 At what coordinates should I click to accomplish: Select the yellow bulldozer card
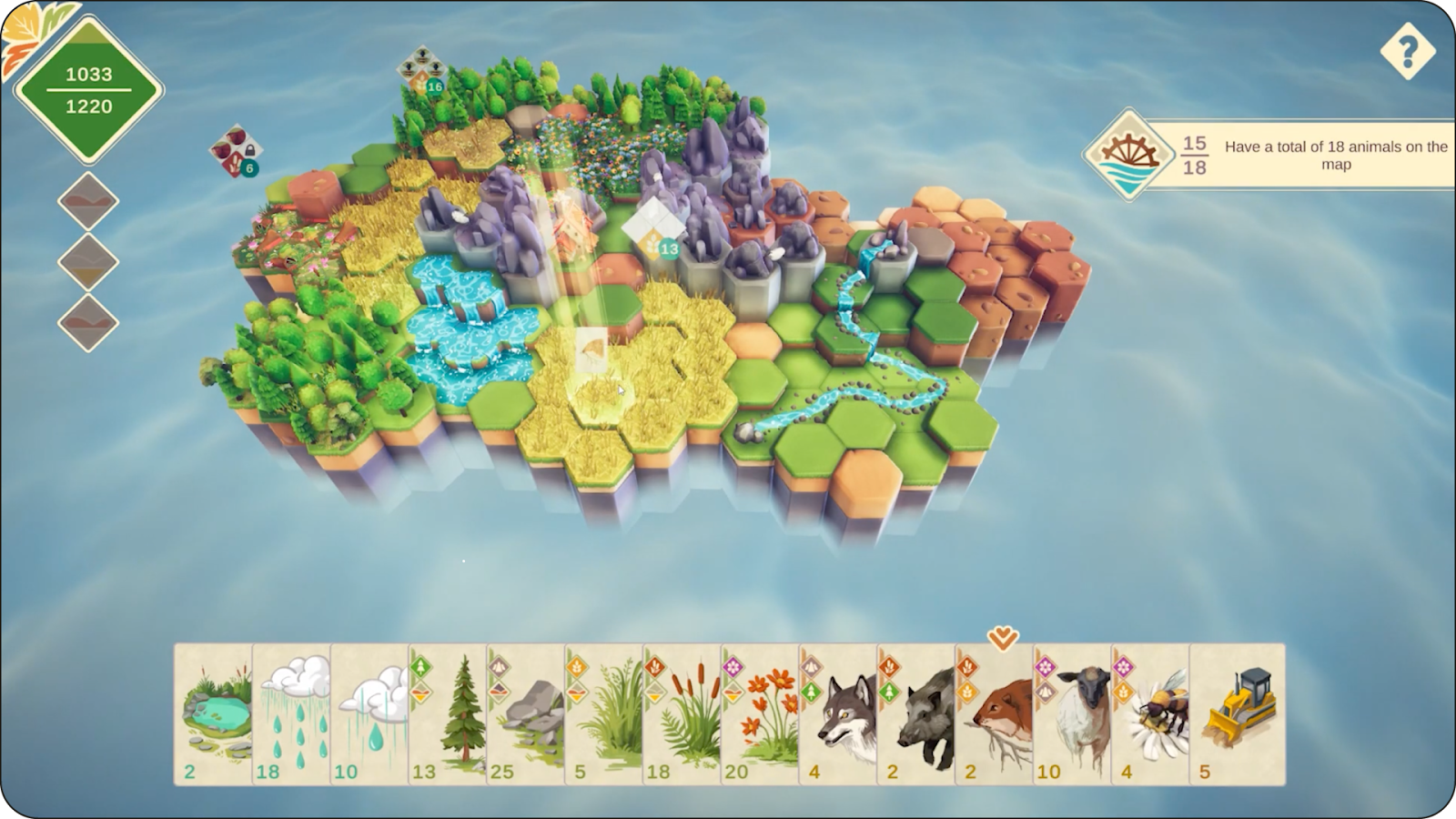[x=1238, y=714]
